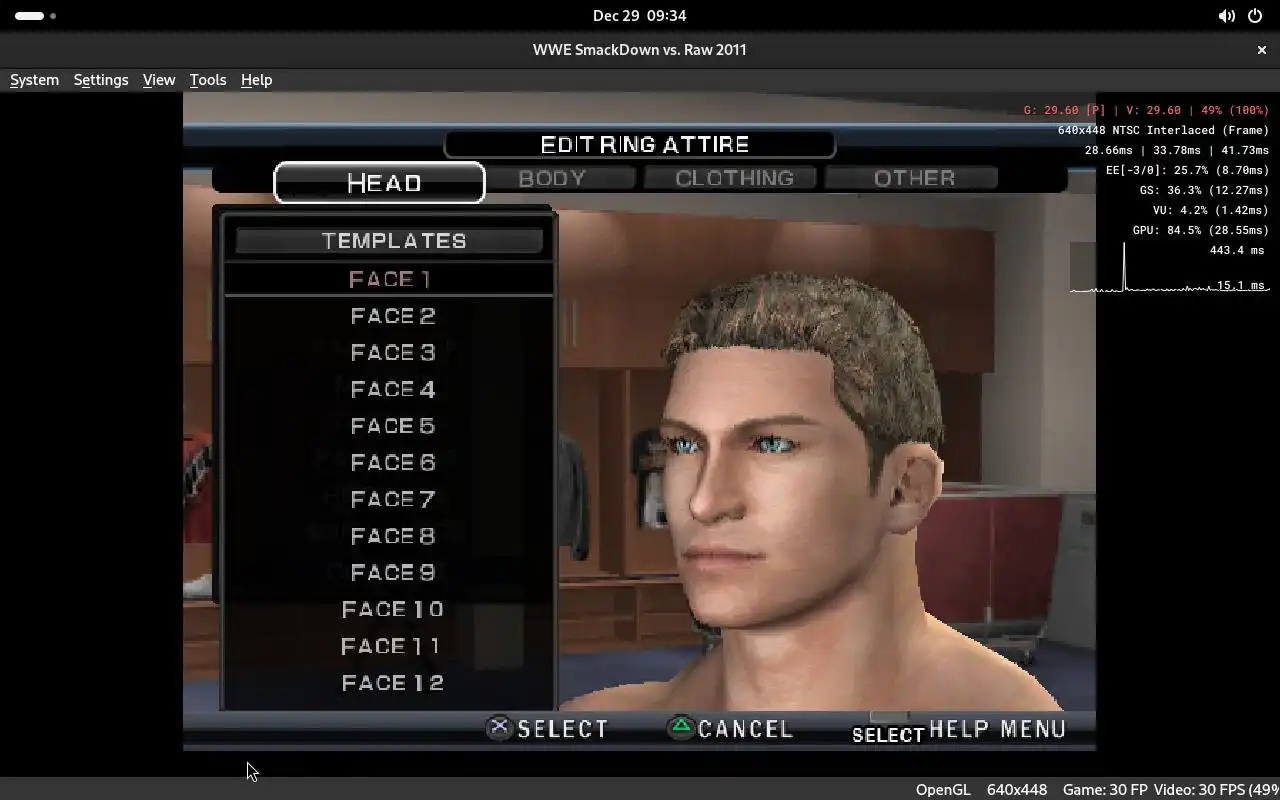1280x800 pixels.
Task: Select Face 2 from the list
Action: [x=392, y=316]
